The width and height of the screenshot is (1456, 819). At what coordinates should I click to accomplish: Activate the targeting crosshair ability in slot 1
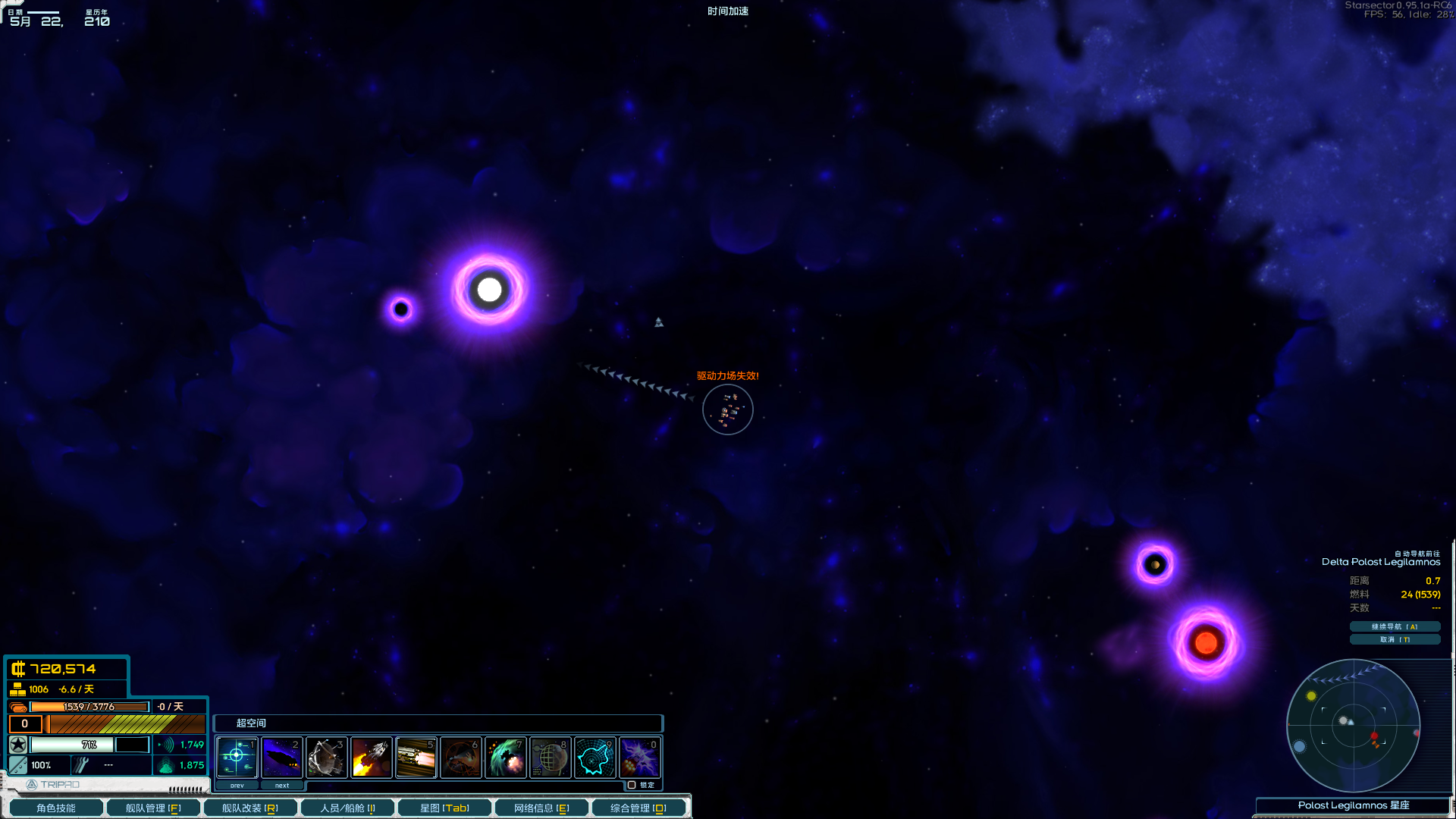tap(237, 757)
